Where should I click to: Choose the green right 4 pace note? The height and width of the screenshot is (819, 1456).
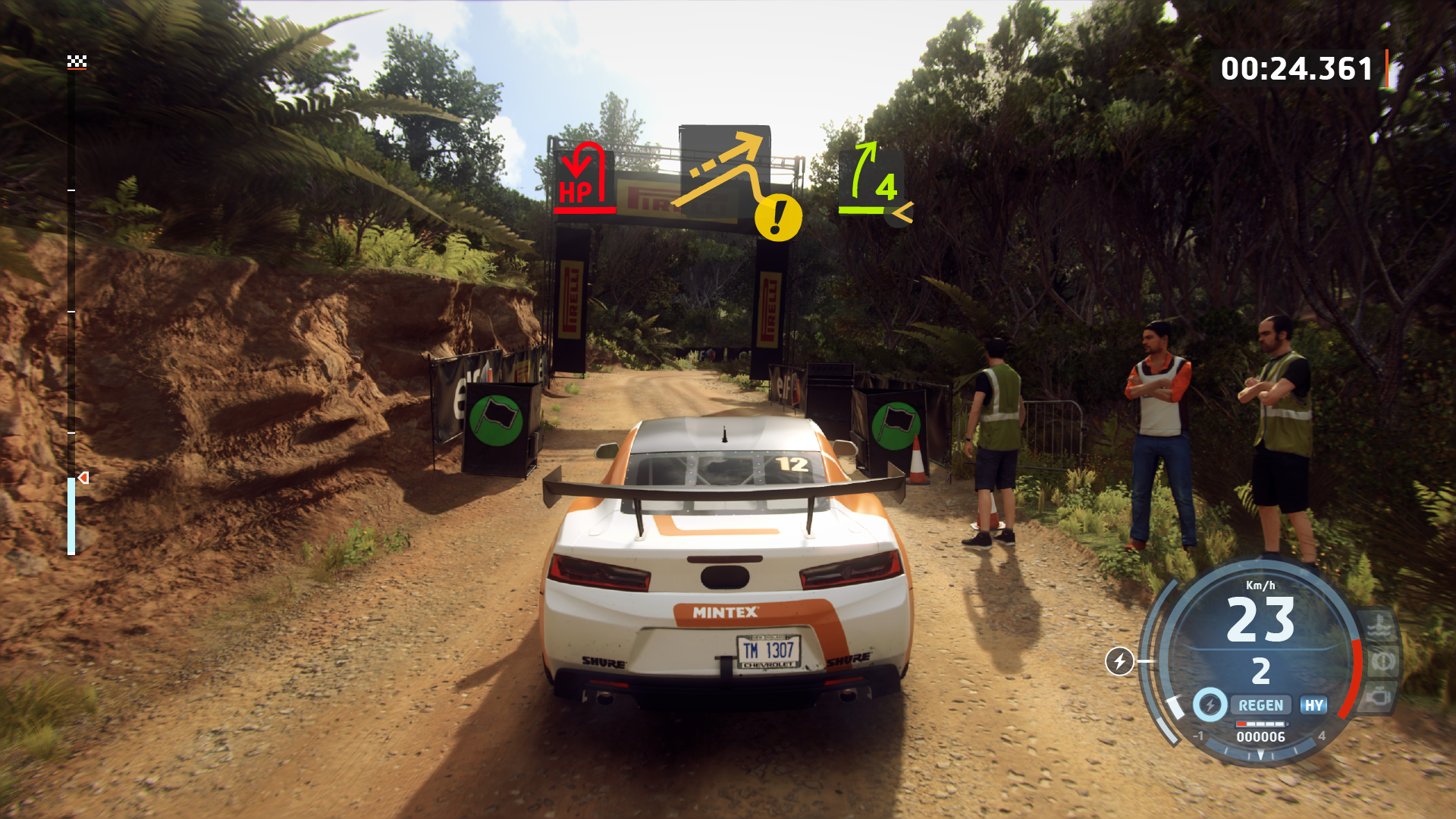(x=874, y=182)
